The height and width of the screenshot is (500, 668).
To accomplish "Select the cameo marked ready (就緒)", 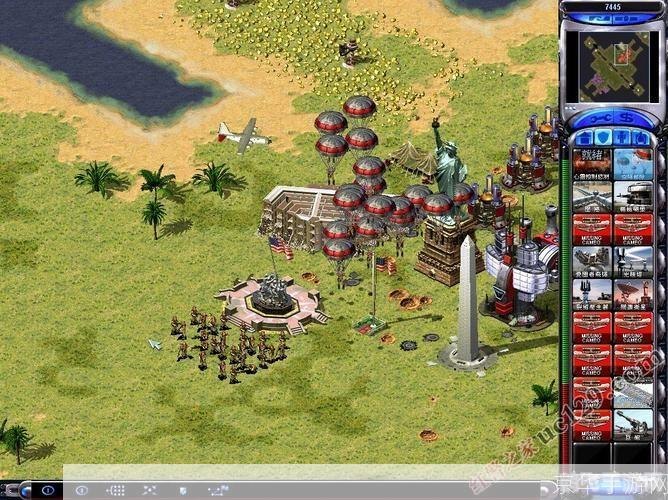I will pos(592,163).
